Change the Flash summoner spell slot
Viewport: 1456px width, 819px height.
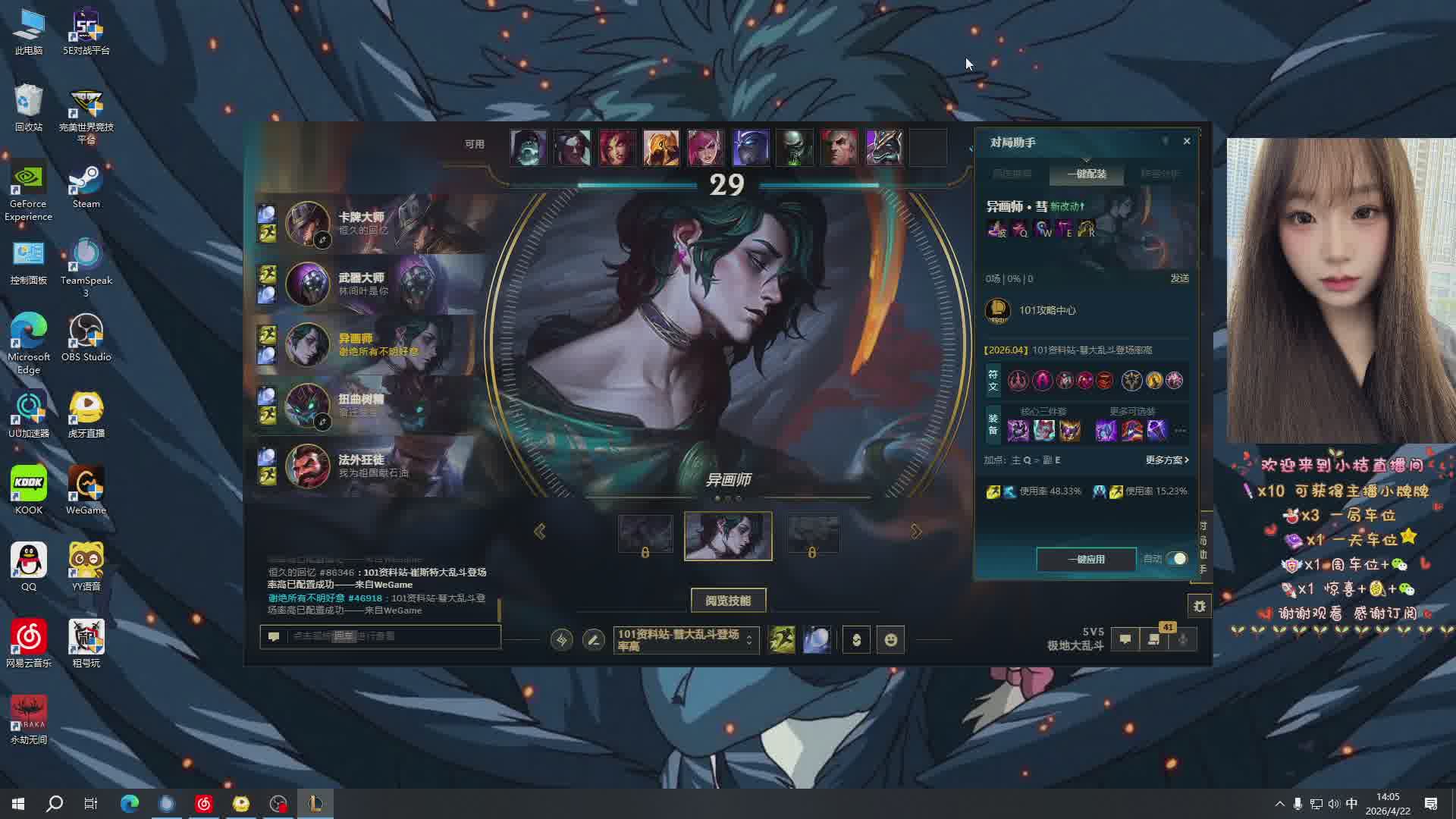point(782,640)
